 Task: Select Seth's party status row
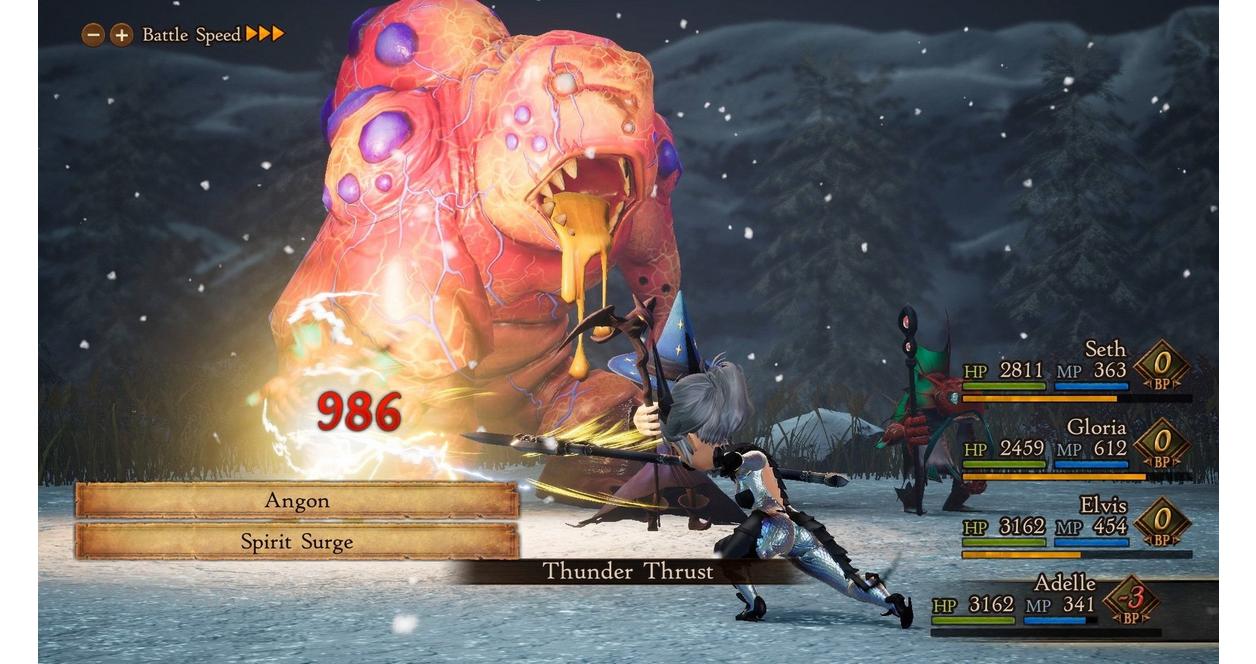(x=1076, y=370)
